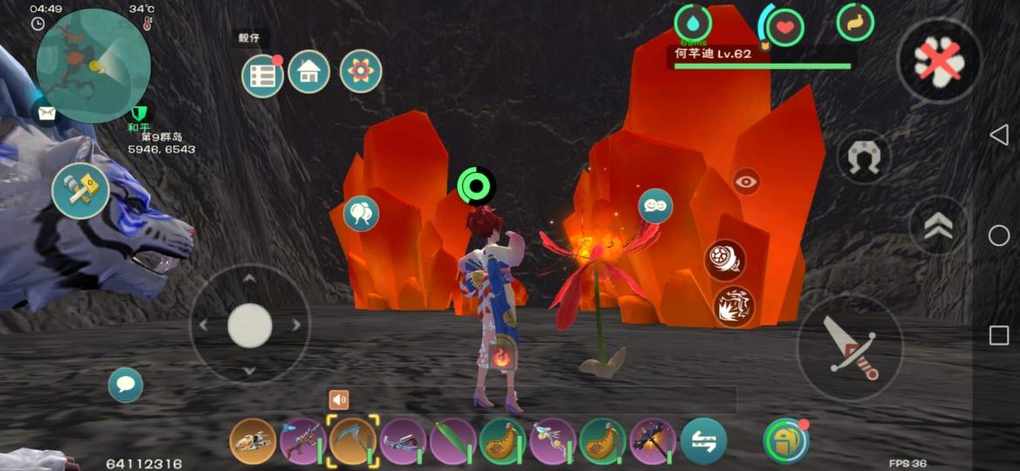Image resolution: width=1020 pixels, height=471 pixels.
Task: Tap the double-chevron jump button
Action: coord(938,226)
